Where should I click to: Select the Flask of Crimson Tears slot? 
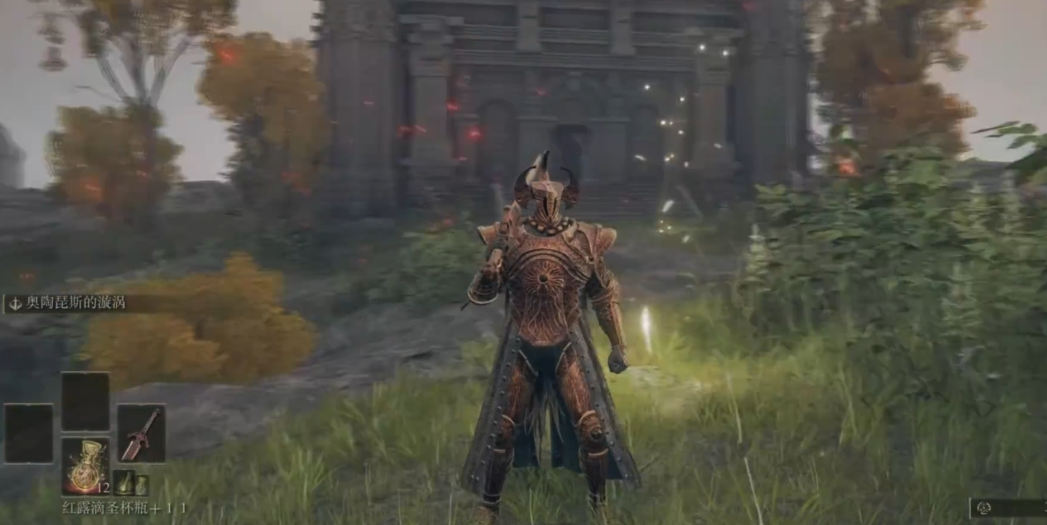pos(85,465)
